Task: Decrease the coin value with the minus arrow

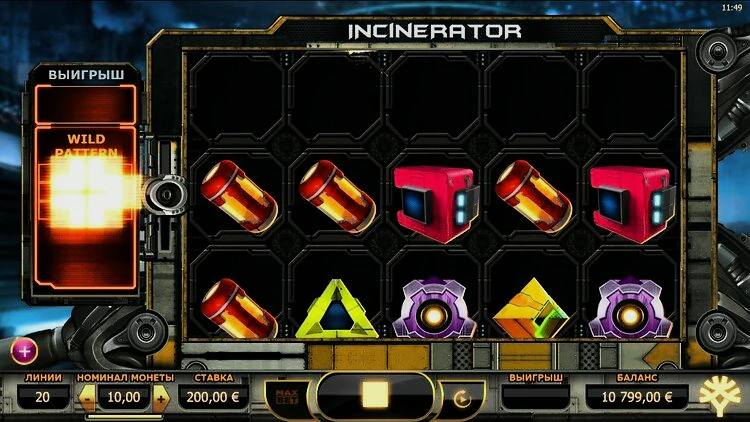Action: 87,398
